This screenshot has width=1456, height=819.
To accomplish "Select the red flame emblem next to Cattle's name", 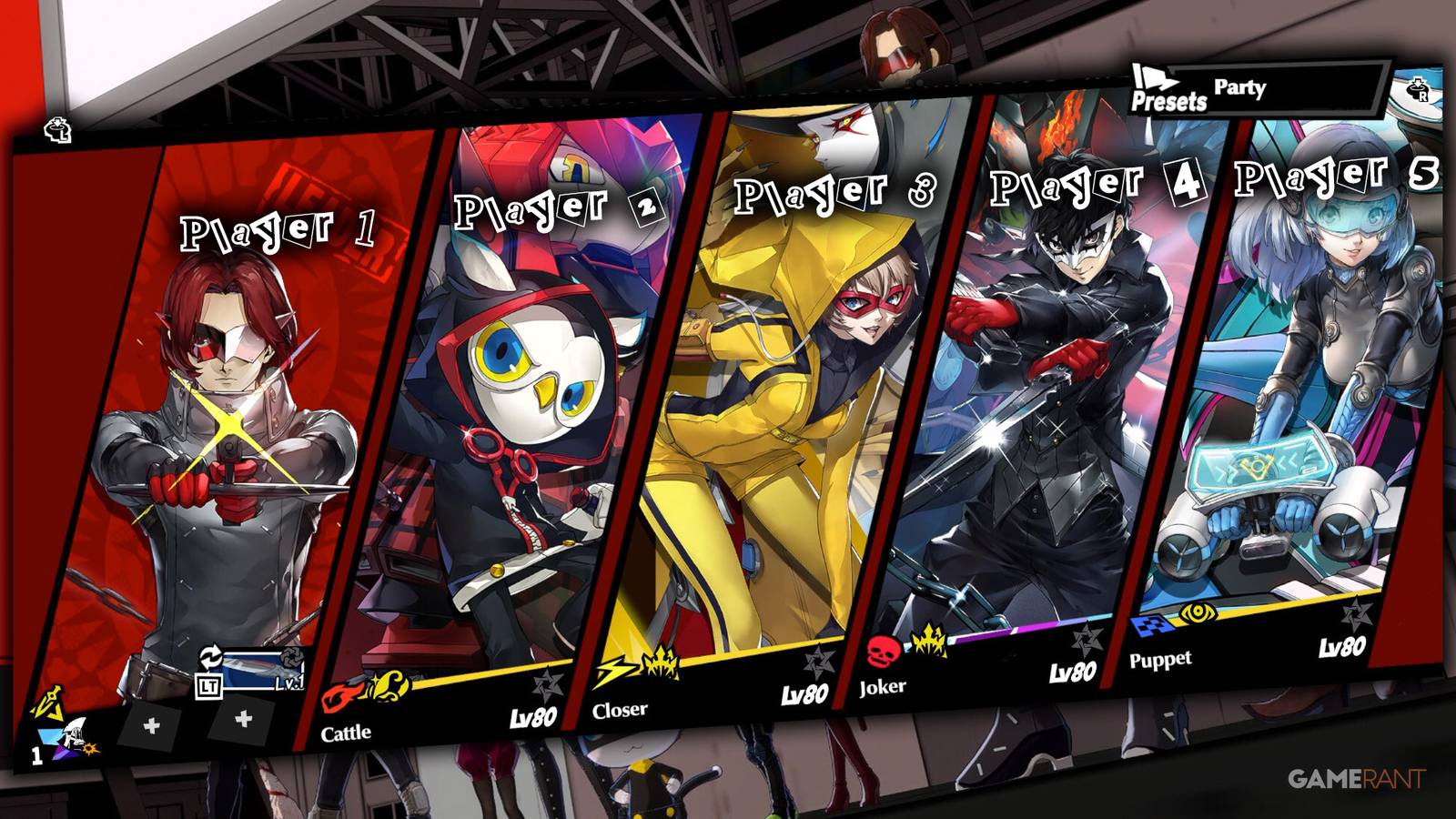I will [339, 696].
